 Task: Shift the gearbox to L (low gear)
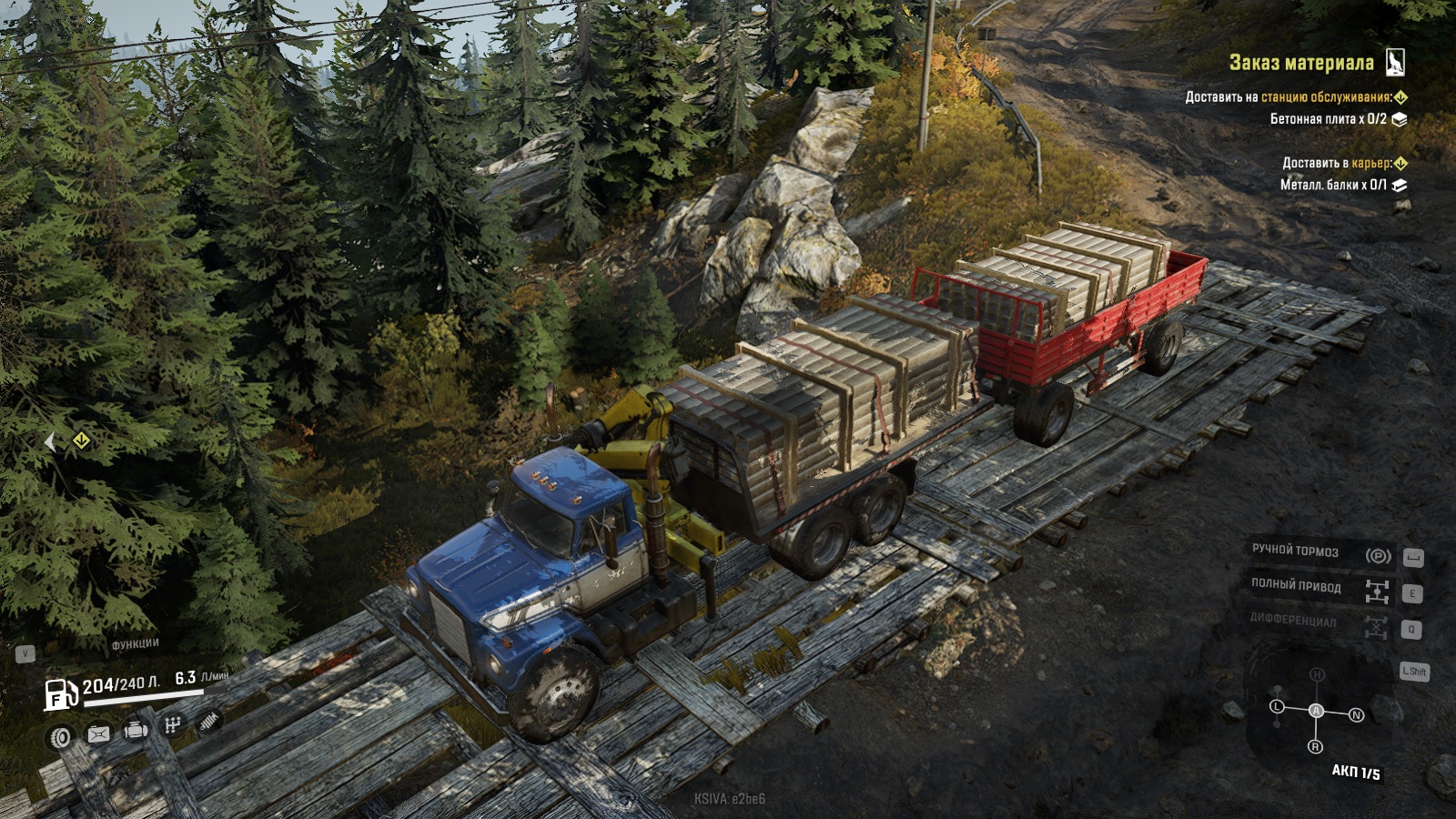click(x=1277, y=707)
